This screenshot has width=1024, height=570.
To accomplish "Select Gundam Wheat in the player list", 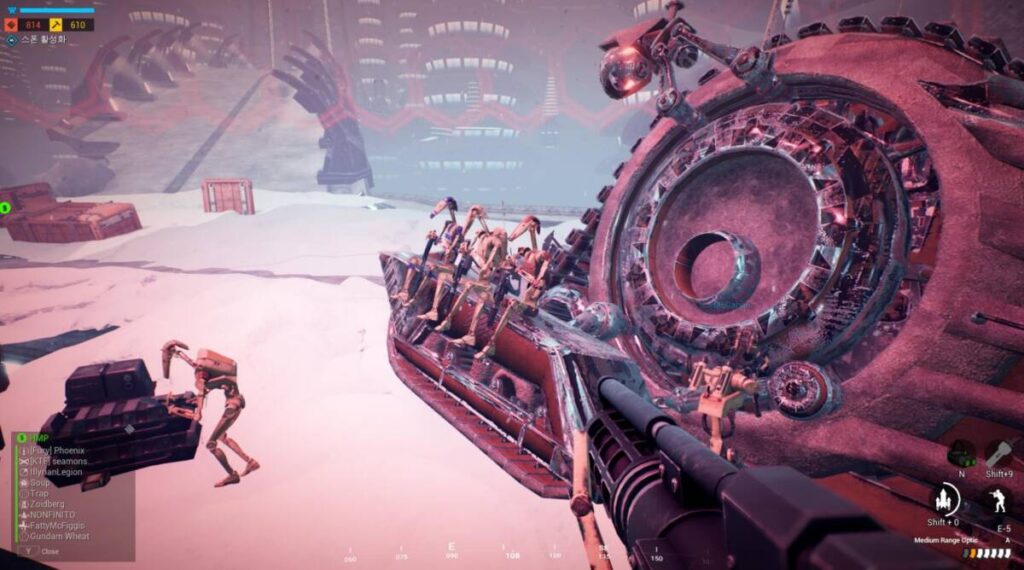I will (x=59, y=536).
